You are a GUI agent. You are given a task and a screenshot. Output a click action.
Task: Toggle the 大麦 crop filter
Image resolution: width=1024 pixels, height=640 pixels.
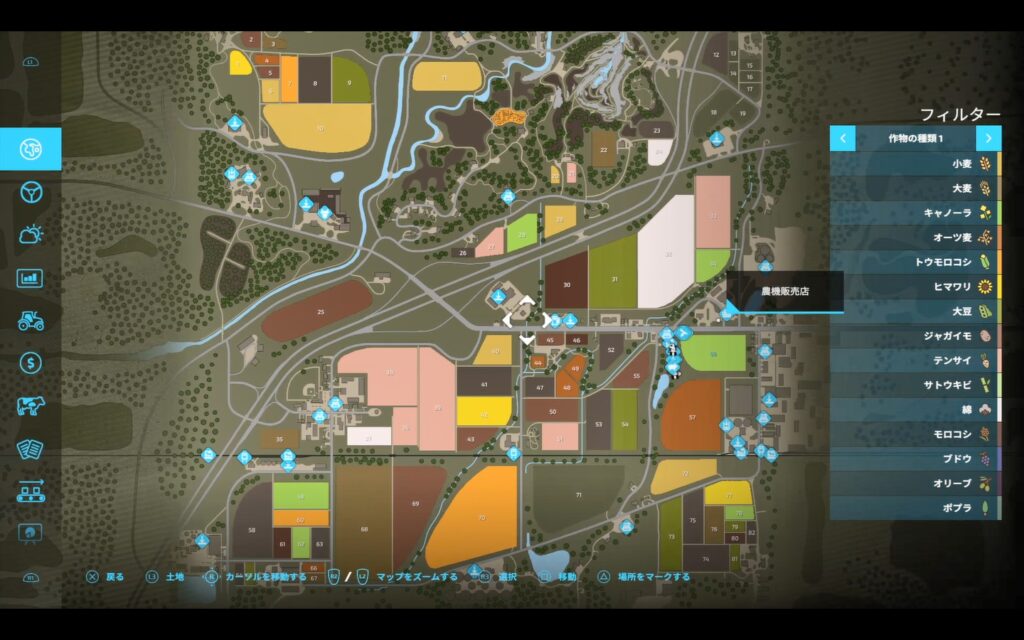[915, 188]
